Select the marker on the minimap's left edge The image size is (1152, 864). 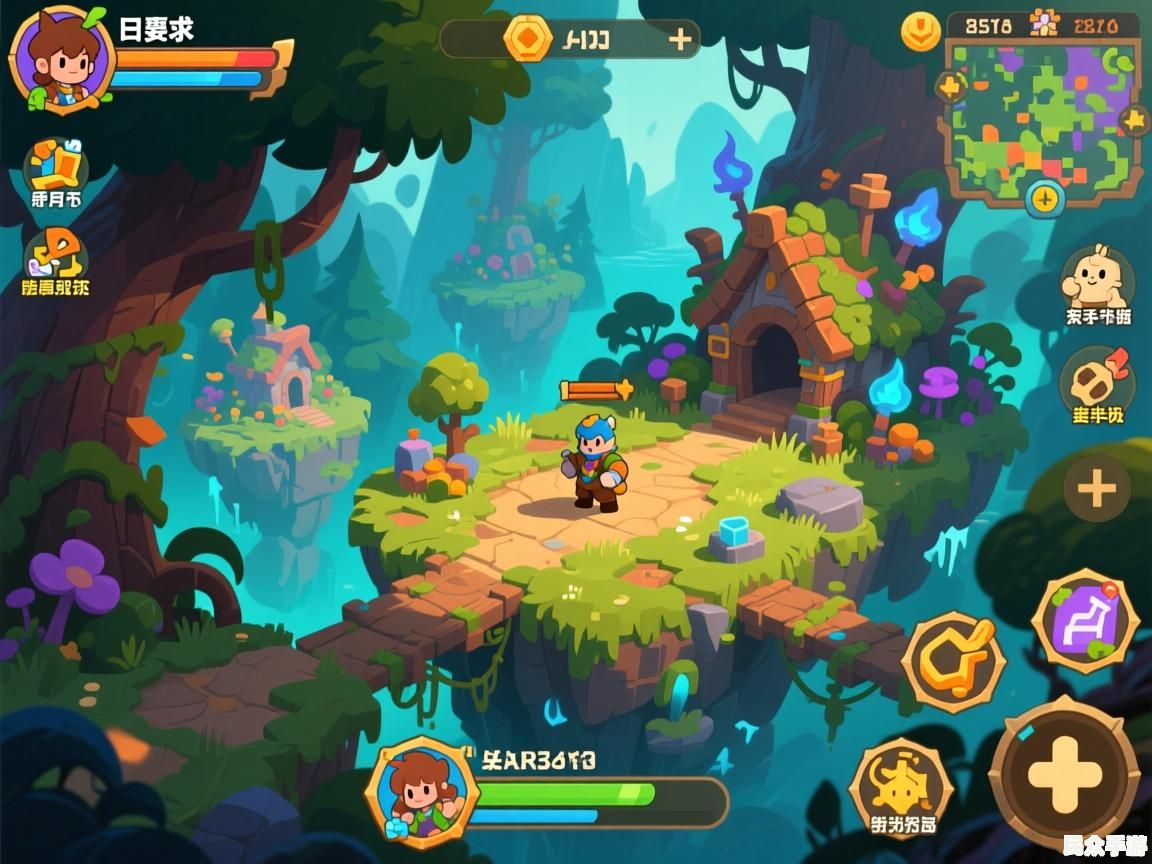pos(949,87)
